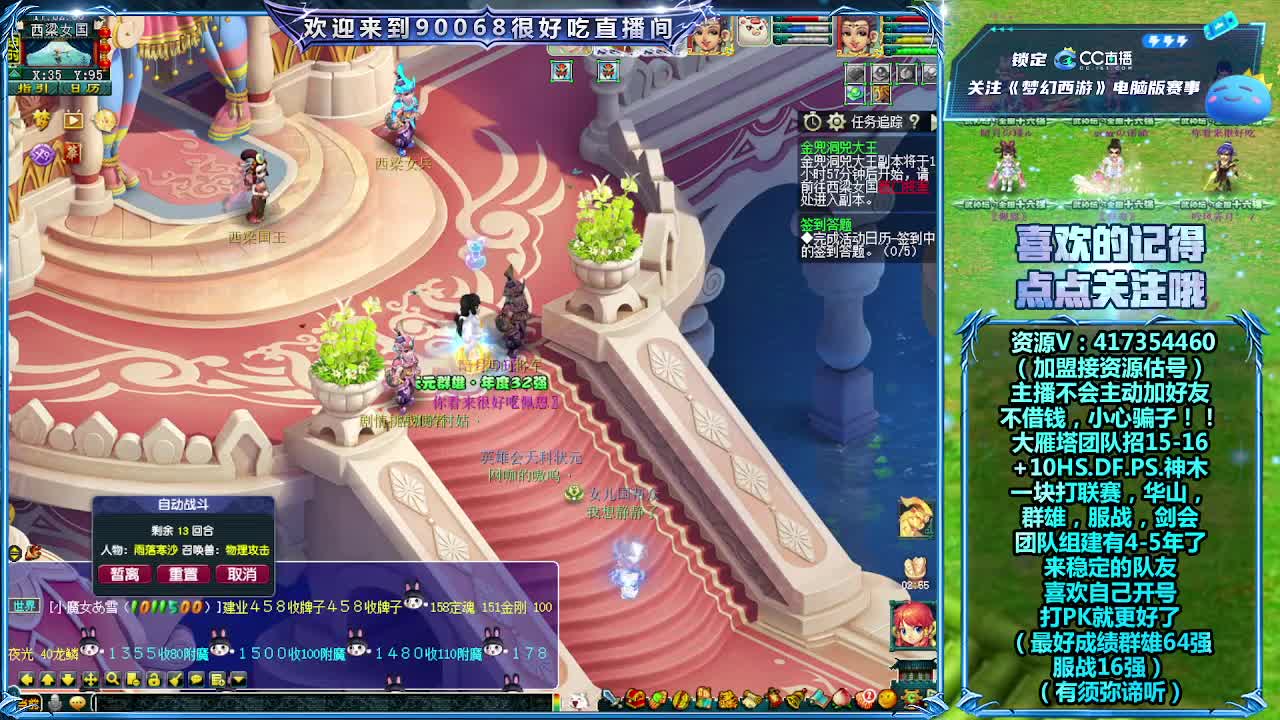Toggle voice with the microphone icon at bottom left
Screen dimensions: 1280x720
55,703
